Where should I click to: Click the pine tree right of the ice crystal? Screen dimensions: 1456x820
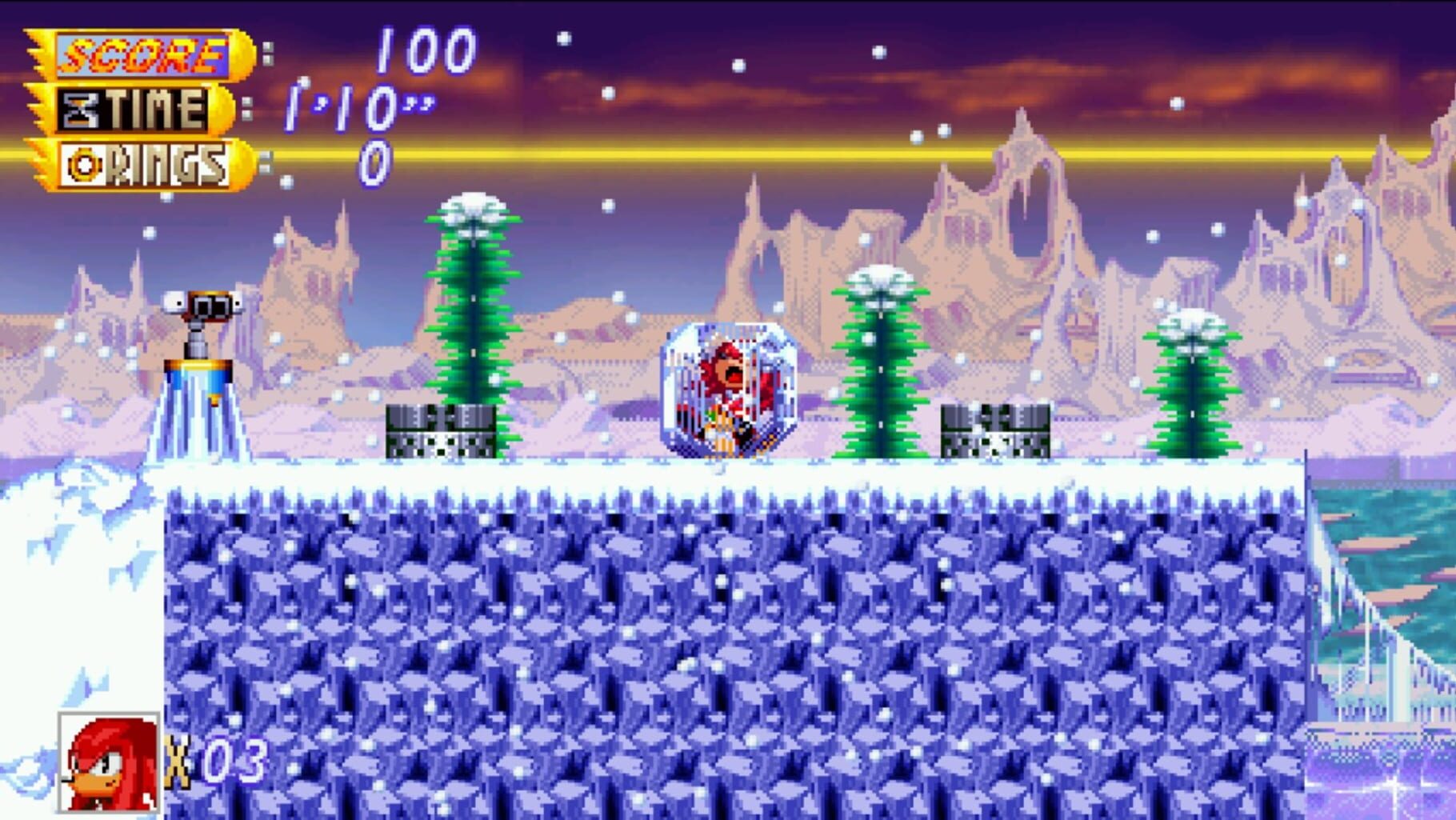coord(880,368)
